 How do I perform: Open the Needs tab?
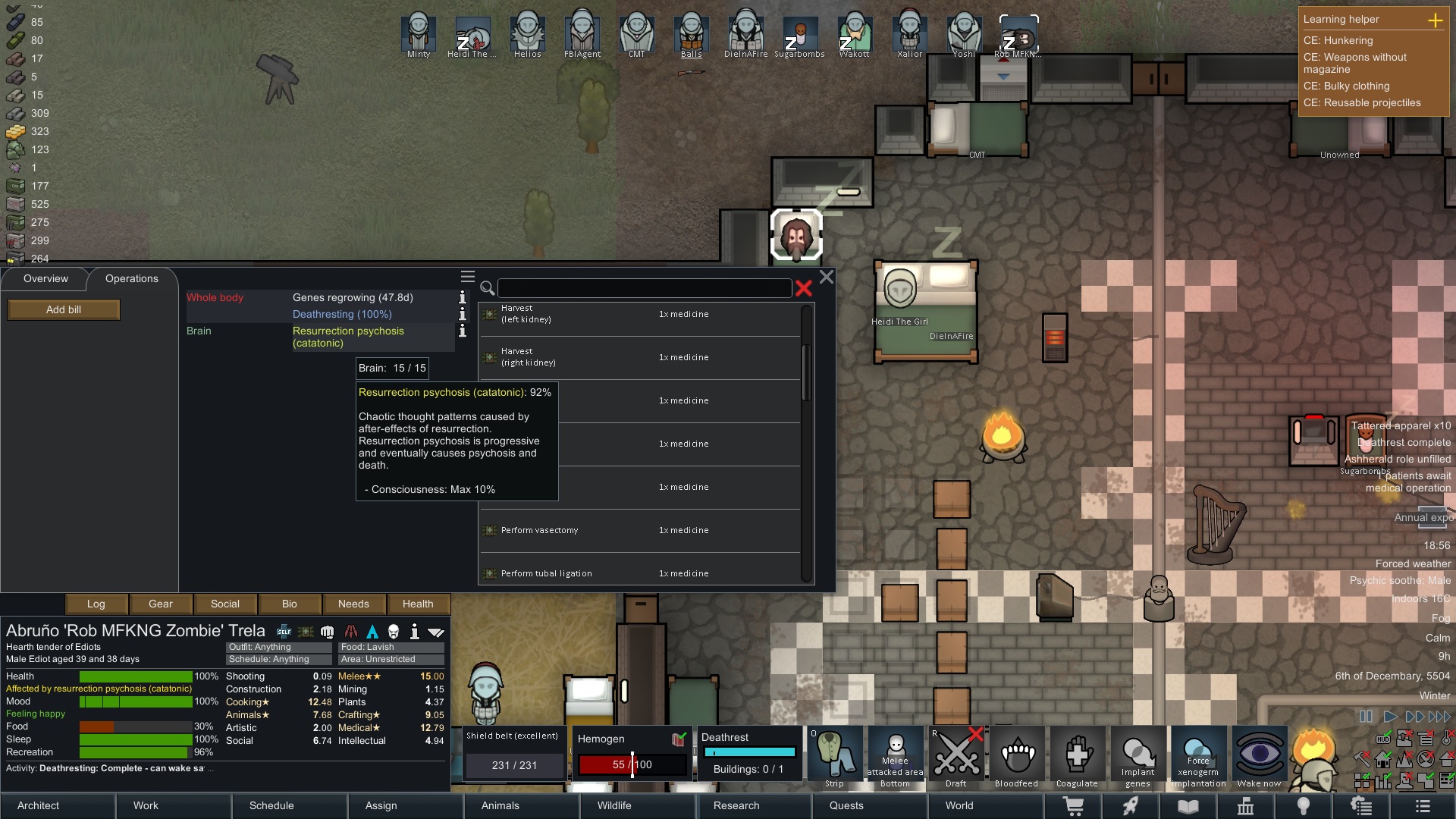[x=353, y=604]
